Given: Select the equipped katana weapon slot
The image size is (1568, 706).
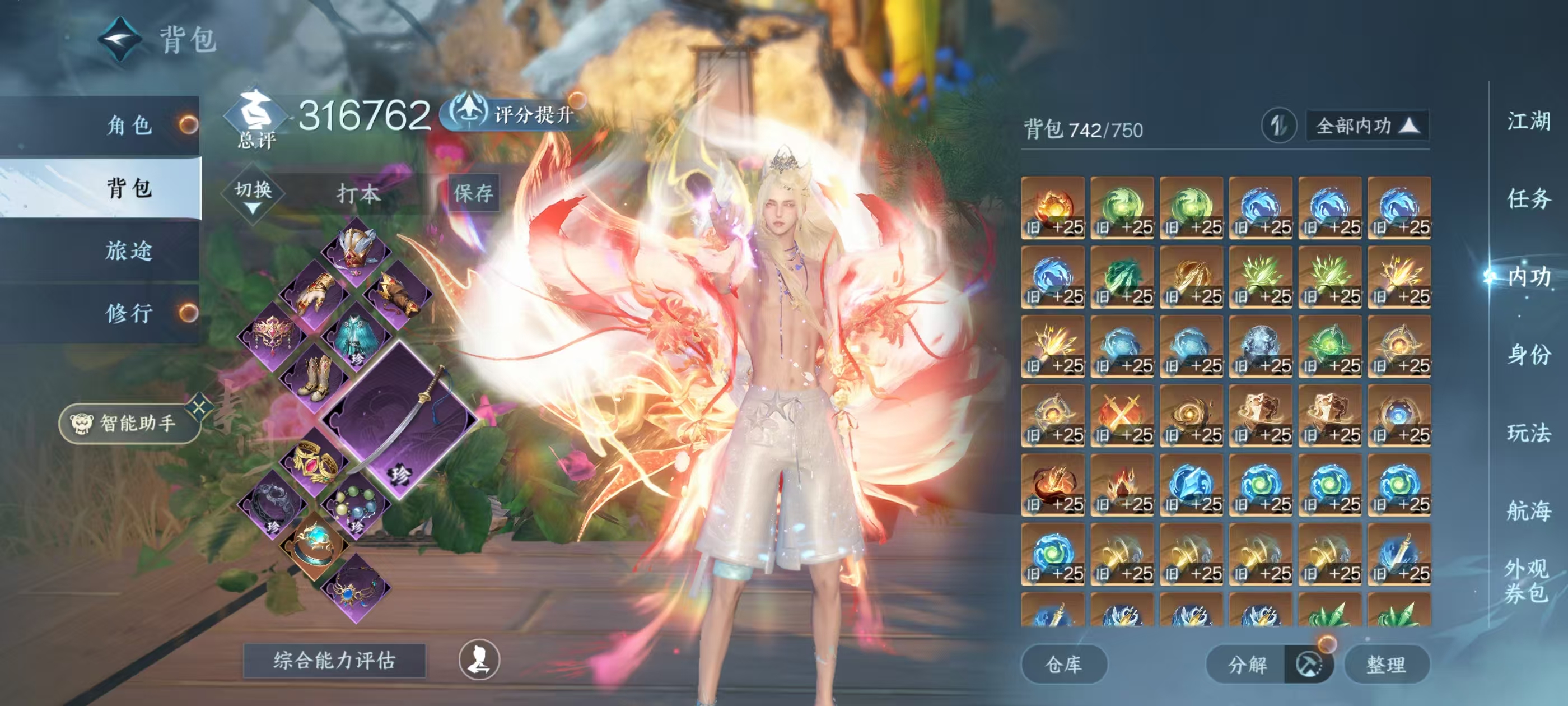Looking at the screenshot, I should pos(399,420).
